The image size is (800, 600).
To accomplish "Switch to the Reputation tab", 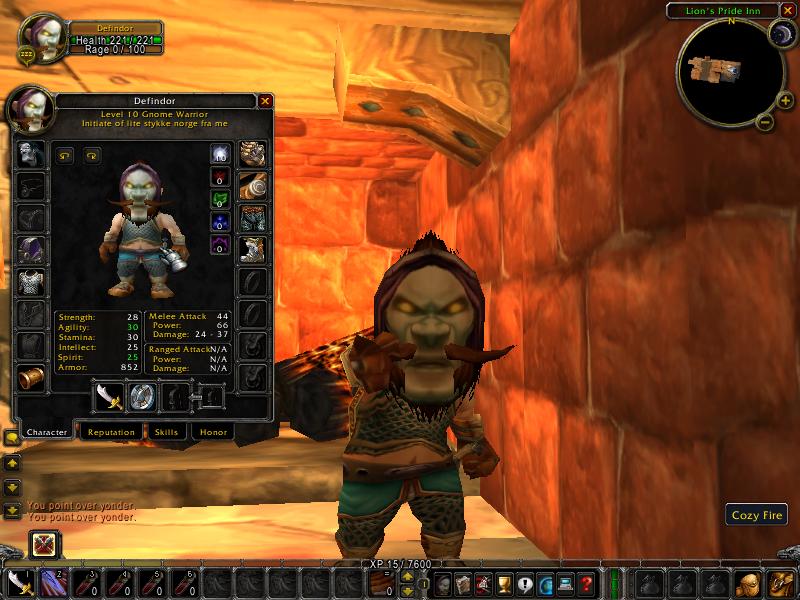I will tap(110, 432).
